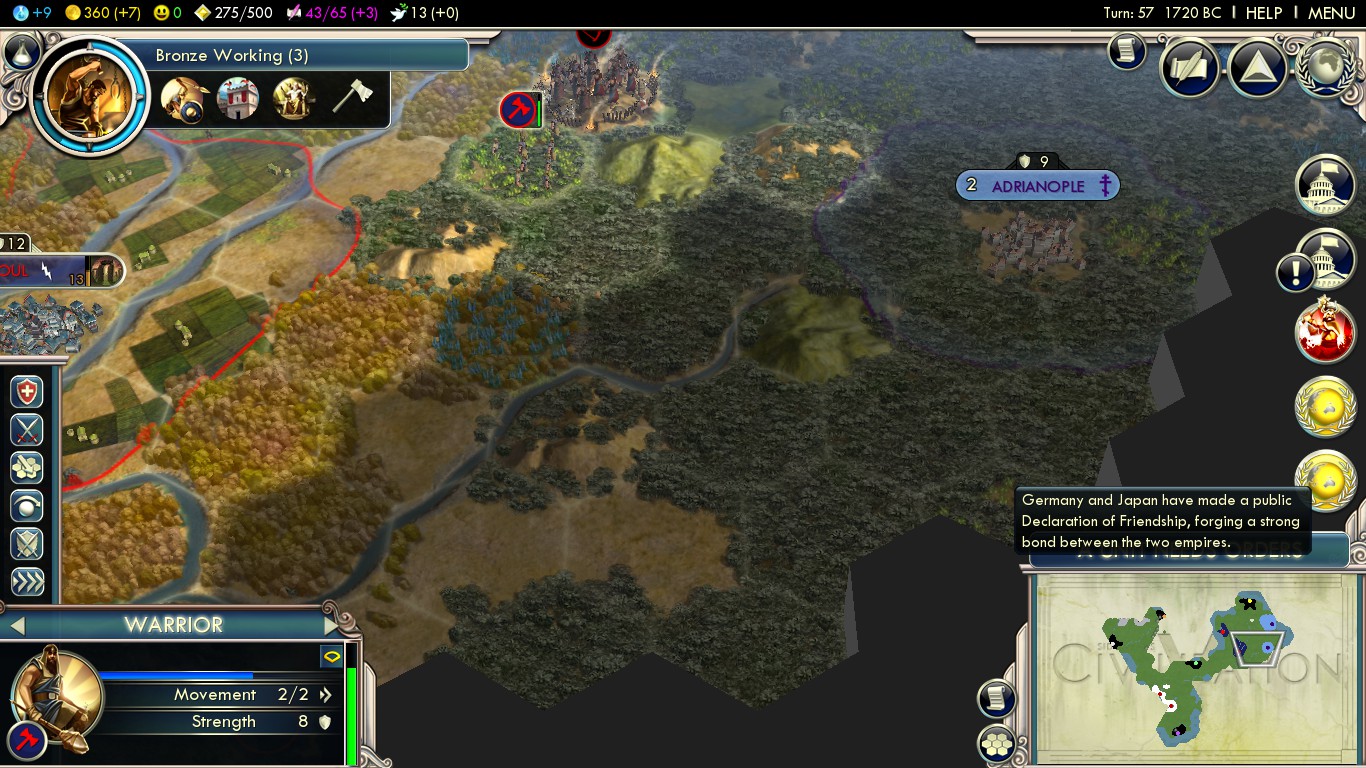The image size is (1366, 768).
Task: Open the Adrianople city banner
Action: [x=1037, y=186]
